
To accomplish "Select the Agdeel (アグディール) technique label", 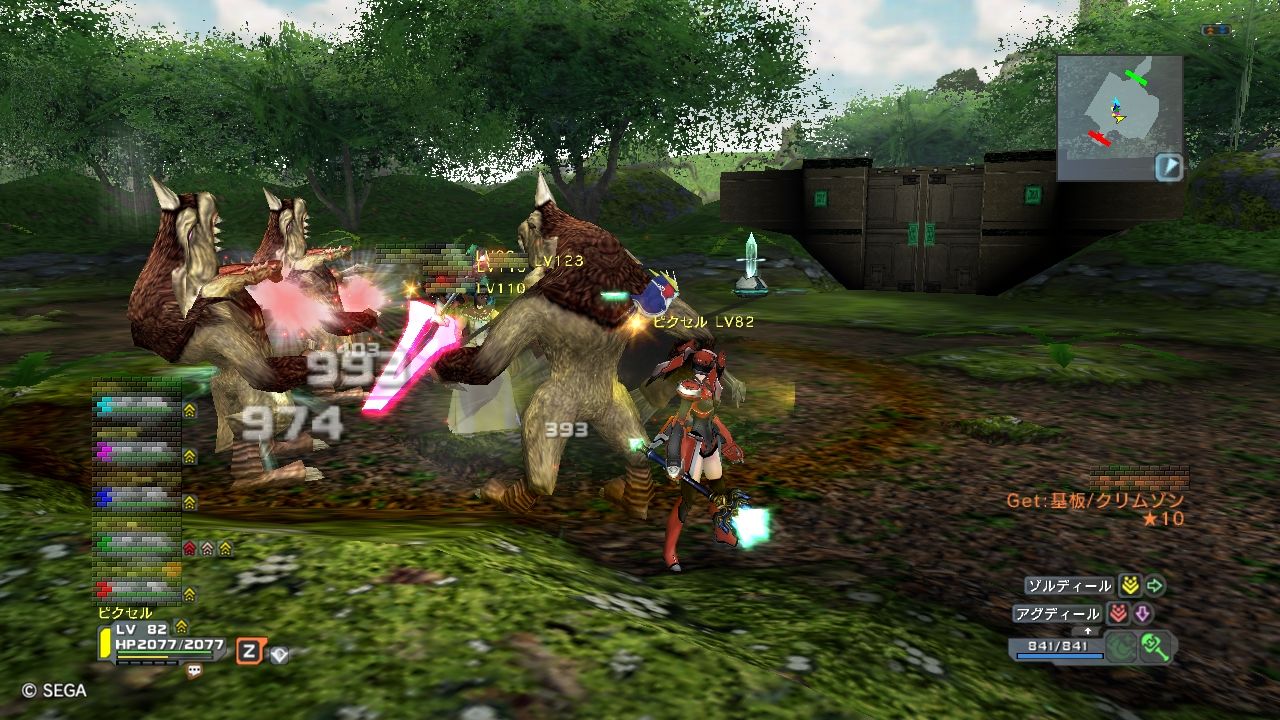I will (1057, 614).
